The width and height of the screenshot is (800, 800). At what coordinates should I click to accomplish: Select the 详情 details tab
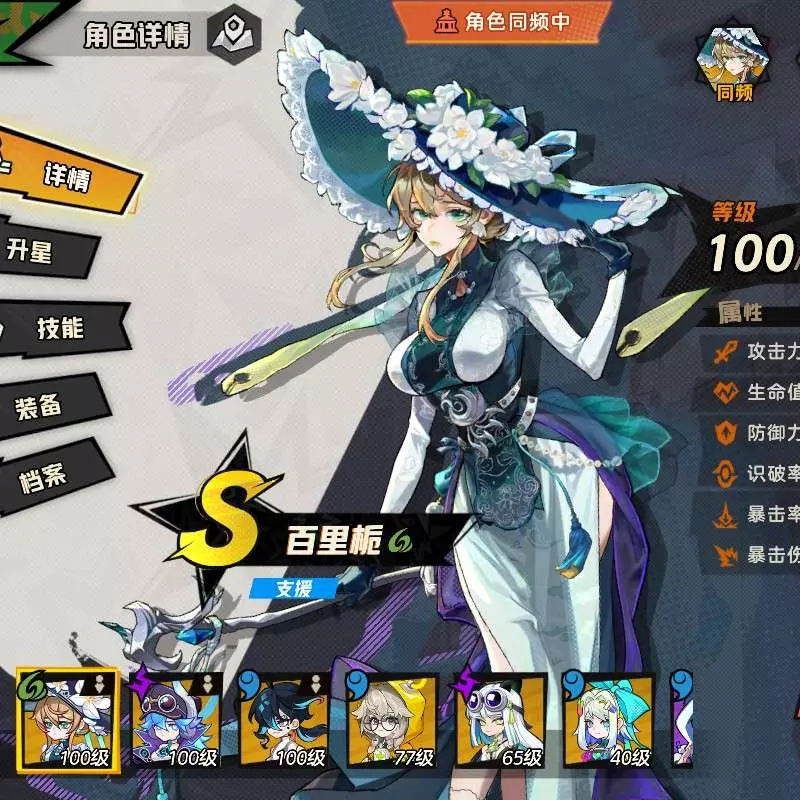[x=68, y=178]
